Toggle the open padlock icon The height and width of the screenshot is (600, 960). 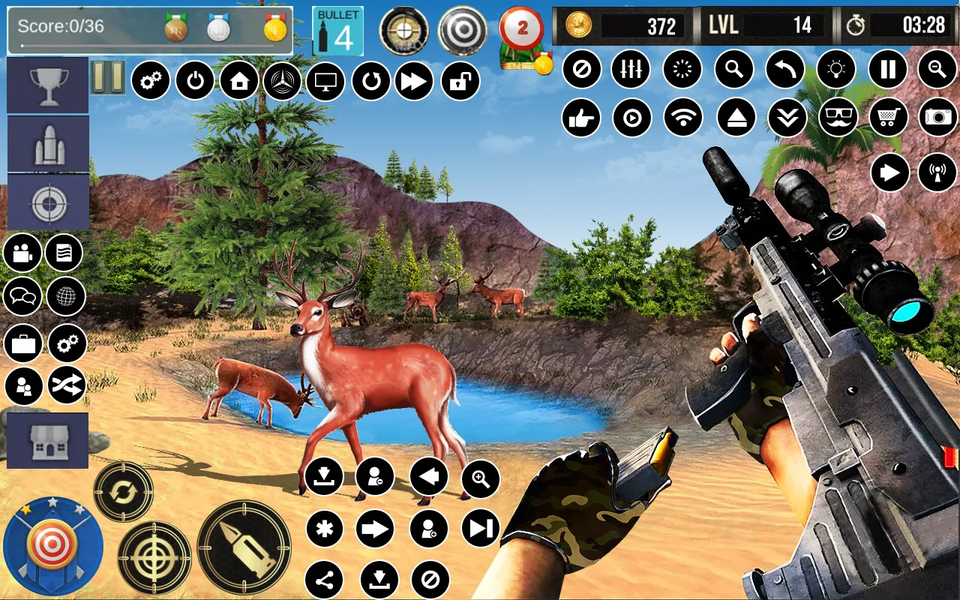(459, 80)
